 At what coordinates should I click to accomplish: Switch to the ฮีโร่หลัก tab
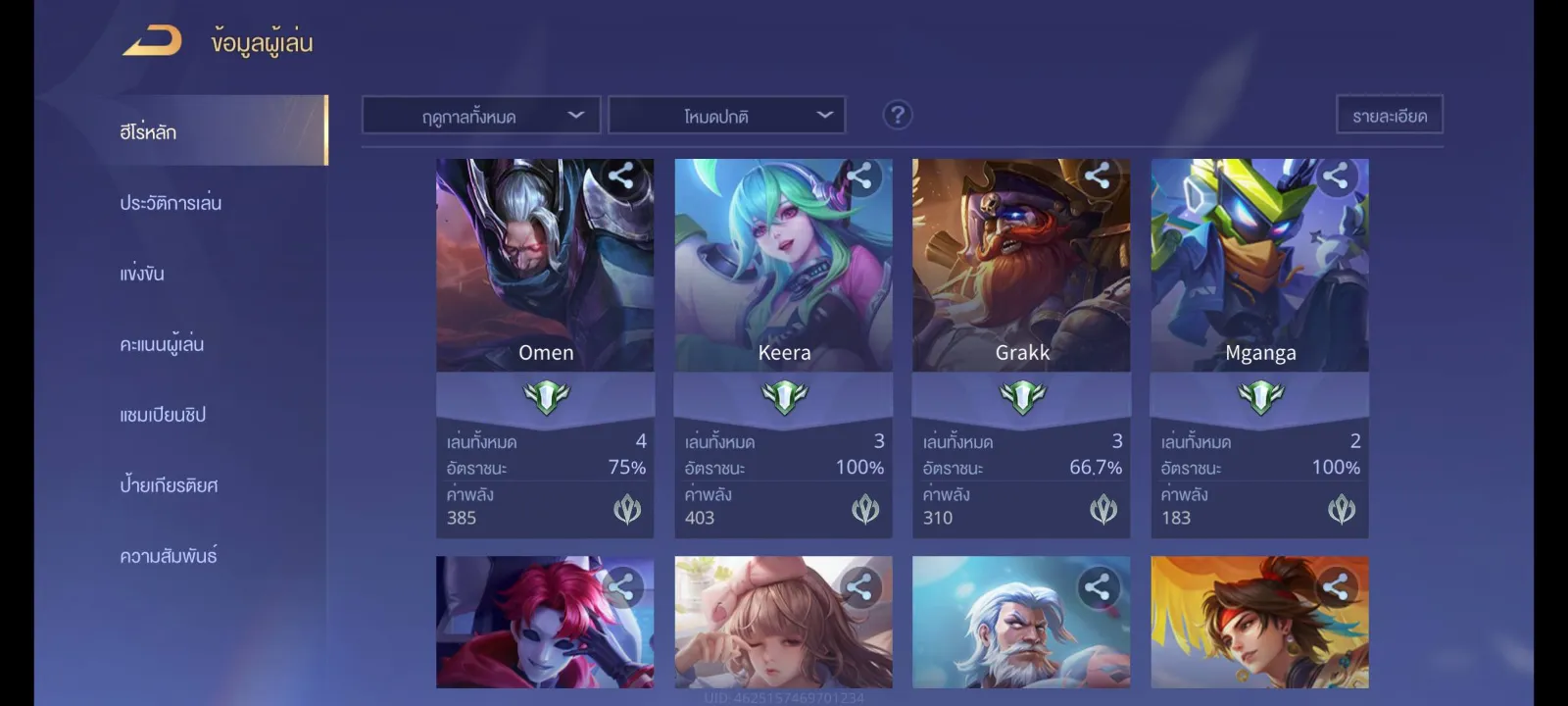point(149,131)
